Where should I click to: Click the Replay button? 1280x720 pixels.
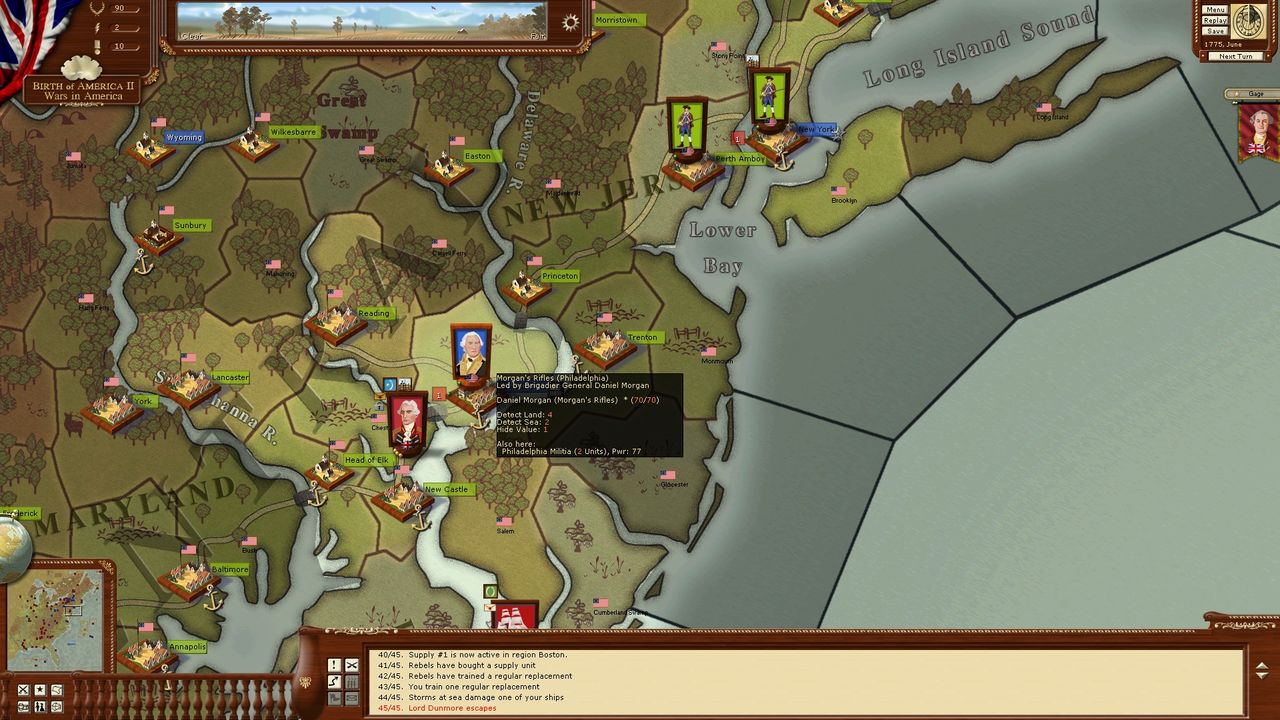(1215, 20)
